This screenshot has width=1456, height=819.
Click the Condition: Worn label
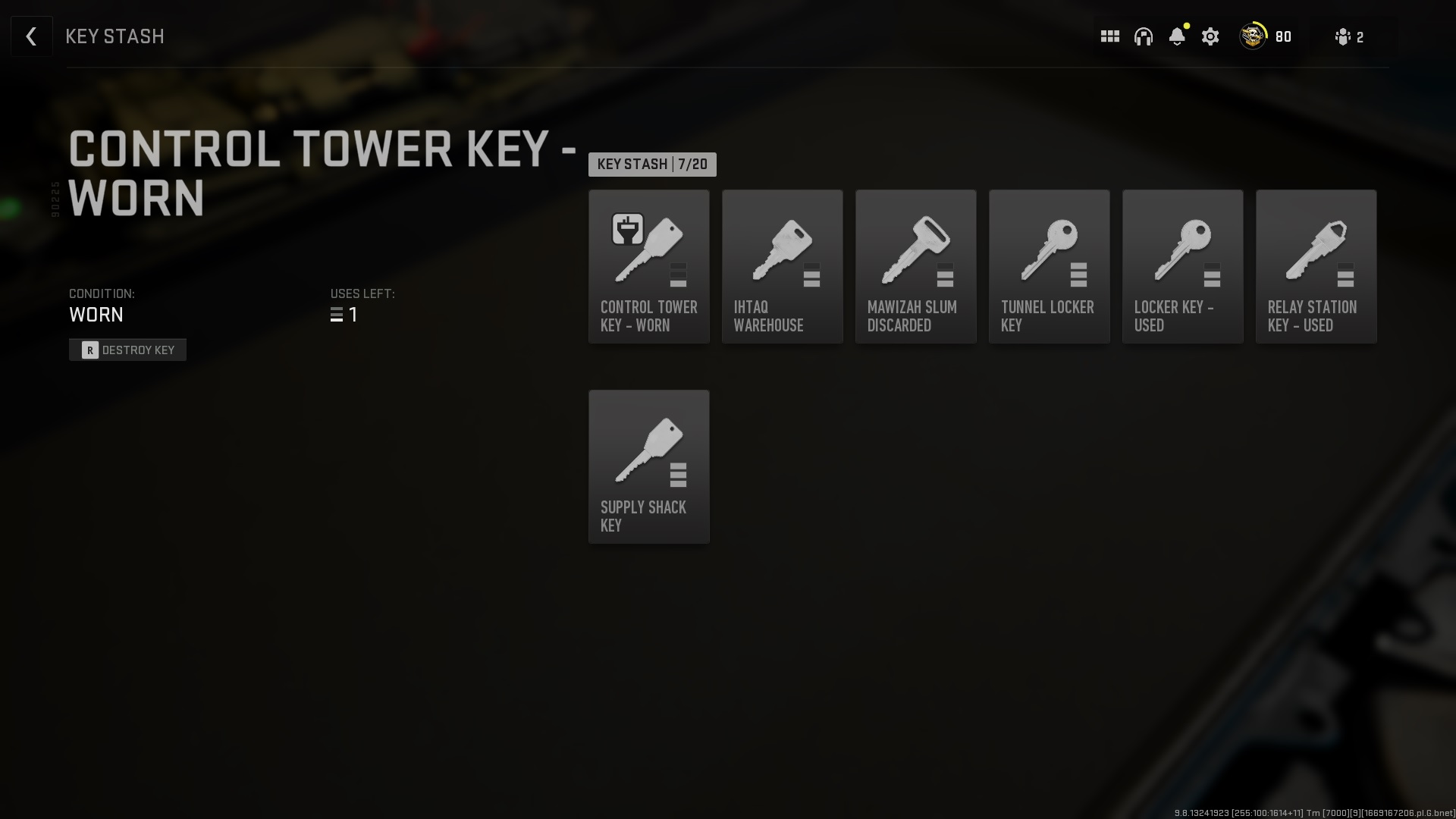click(96, 306)
